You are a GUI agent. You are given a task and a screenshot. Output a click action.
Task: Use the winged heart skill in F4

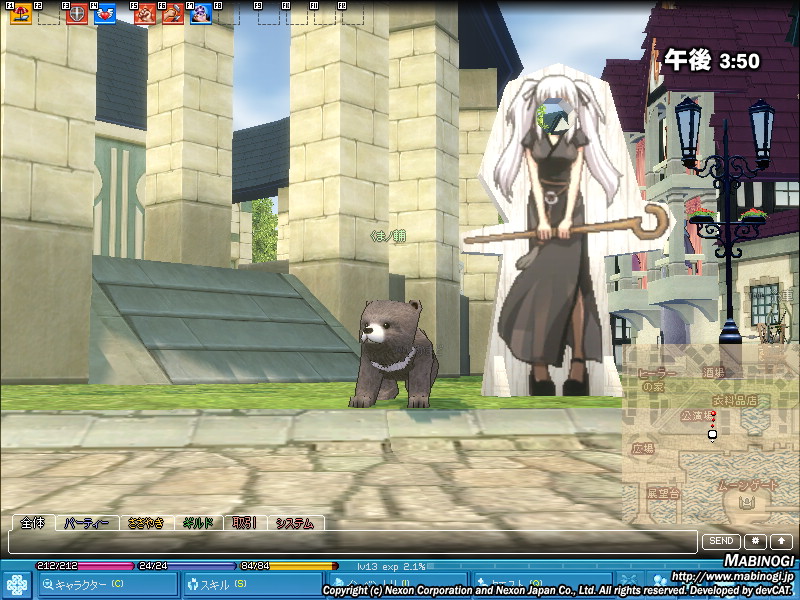point(105,14)
